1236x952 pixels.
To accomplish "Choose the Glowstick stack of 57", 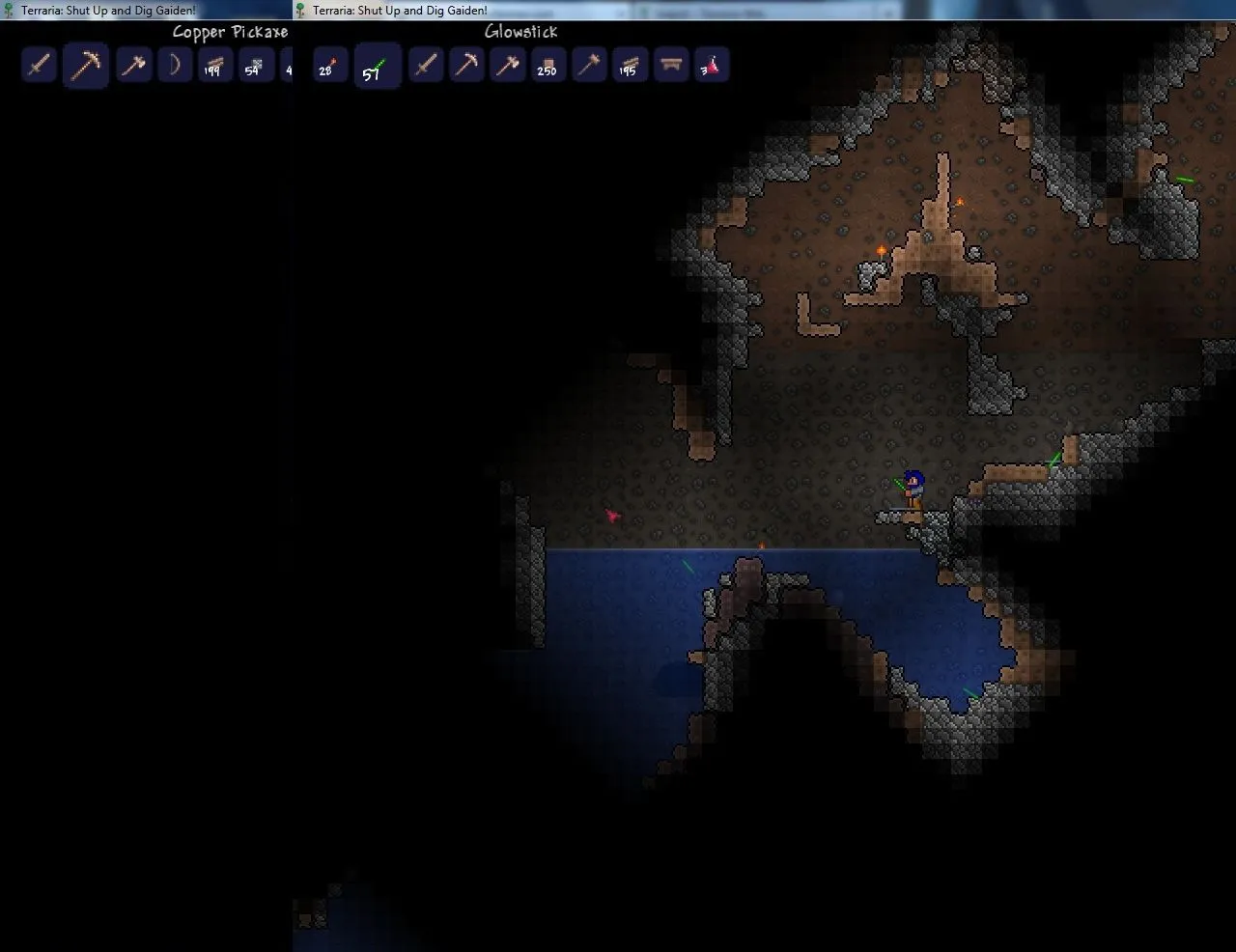I will (x=377, y=67).
